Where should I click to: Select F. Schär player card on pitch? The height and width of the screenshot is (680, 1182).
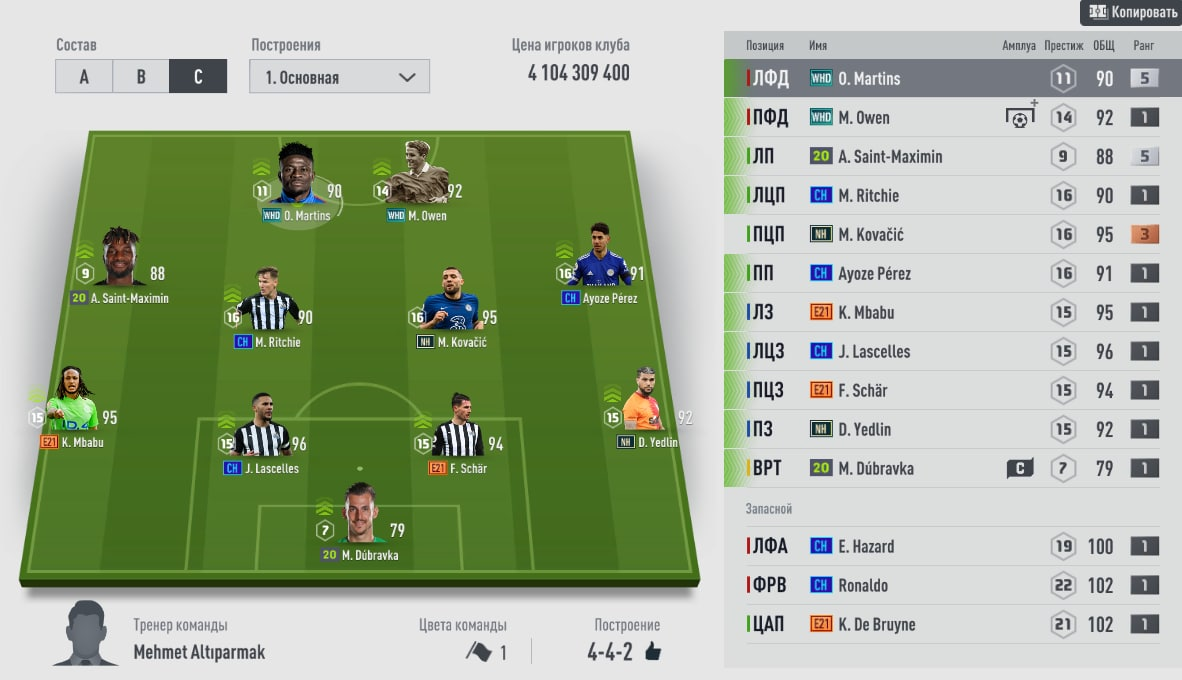pos(458,428)
